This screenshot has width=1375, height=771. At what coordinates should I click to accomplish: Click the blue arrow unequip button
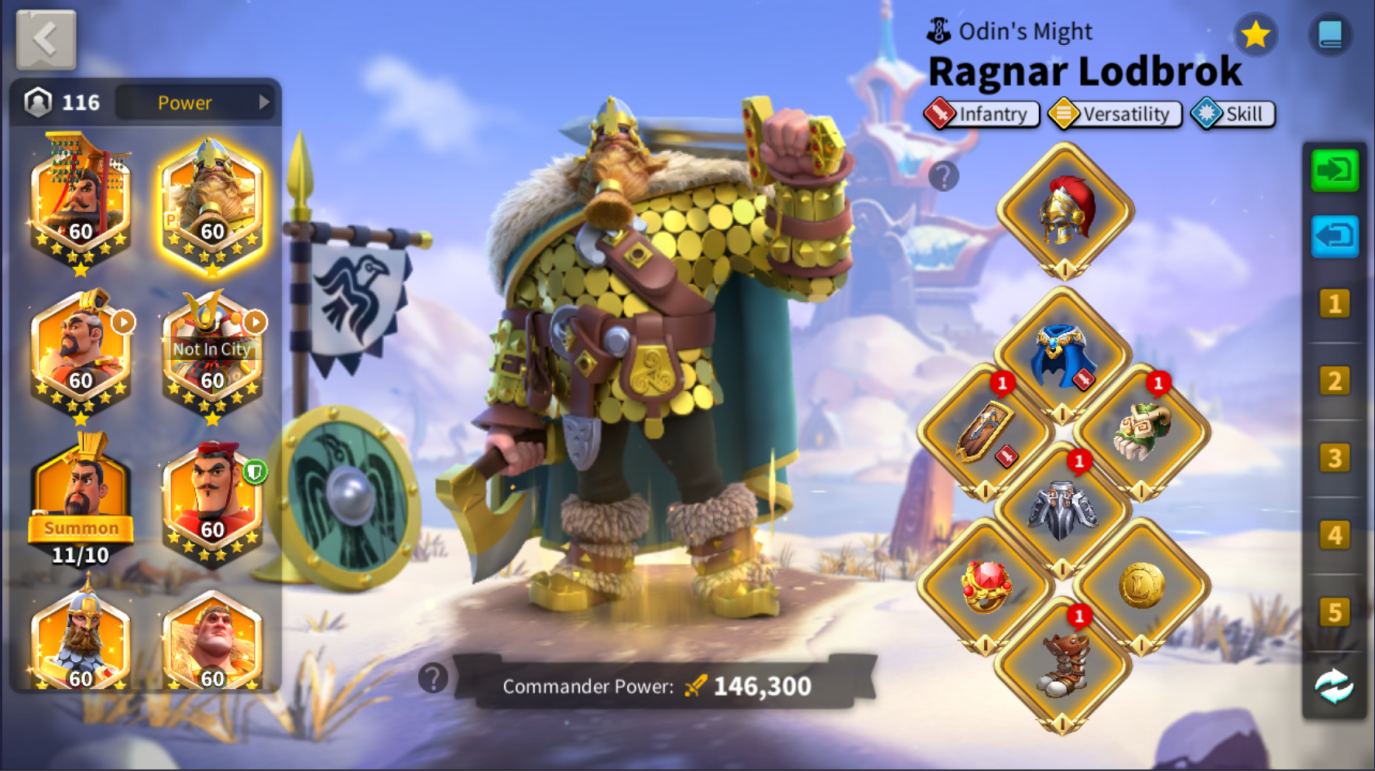point(1335,237)
